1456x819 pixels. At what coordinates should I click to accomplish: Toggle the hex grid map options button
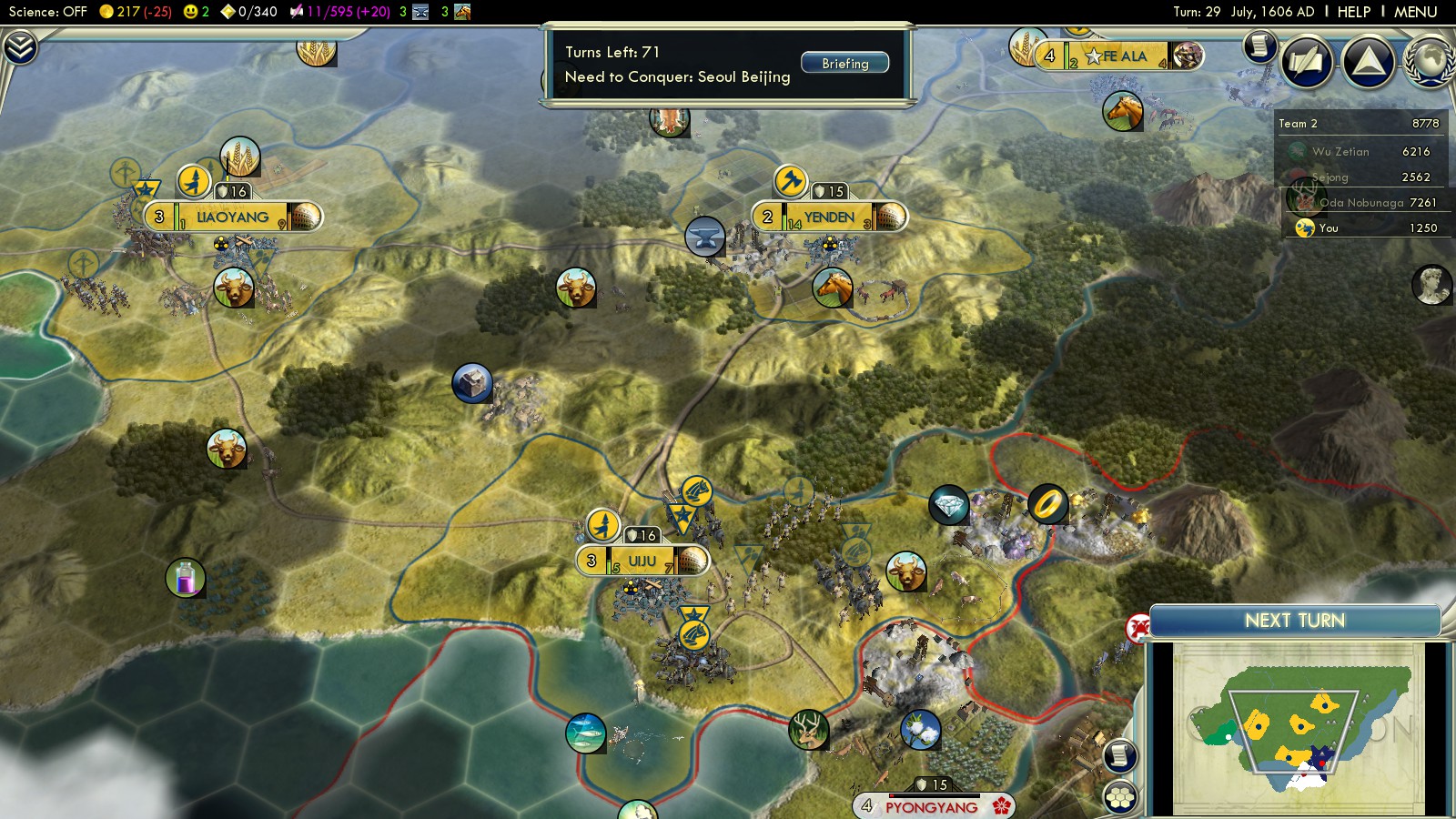[1120, 797]
